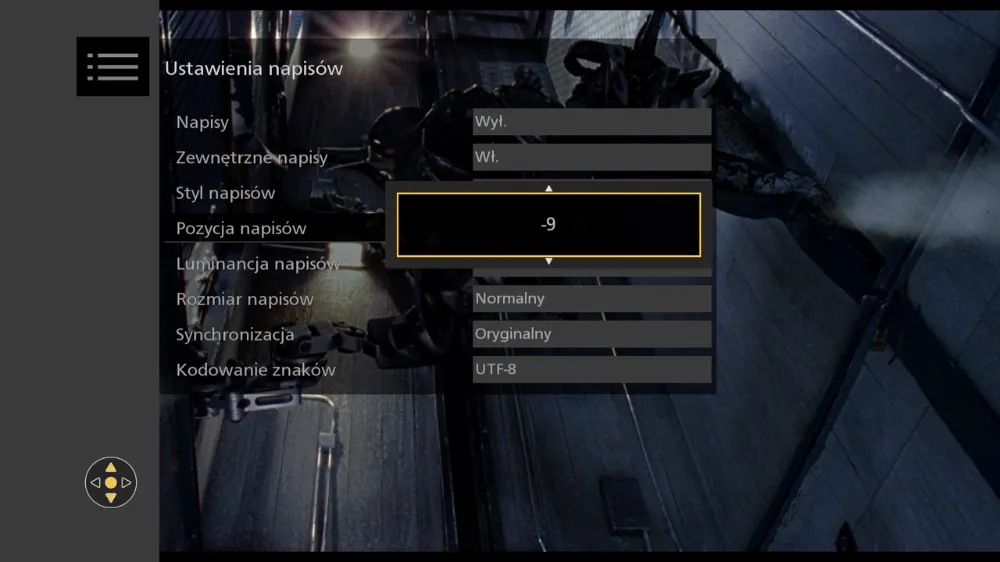Click the list menu icon
The height and width of the screenshot is (562, 1000).
pos(113,67)
